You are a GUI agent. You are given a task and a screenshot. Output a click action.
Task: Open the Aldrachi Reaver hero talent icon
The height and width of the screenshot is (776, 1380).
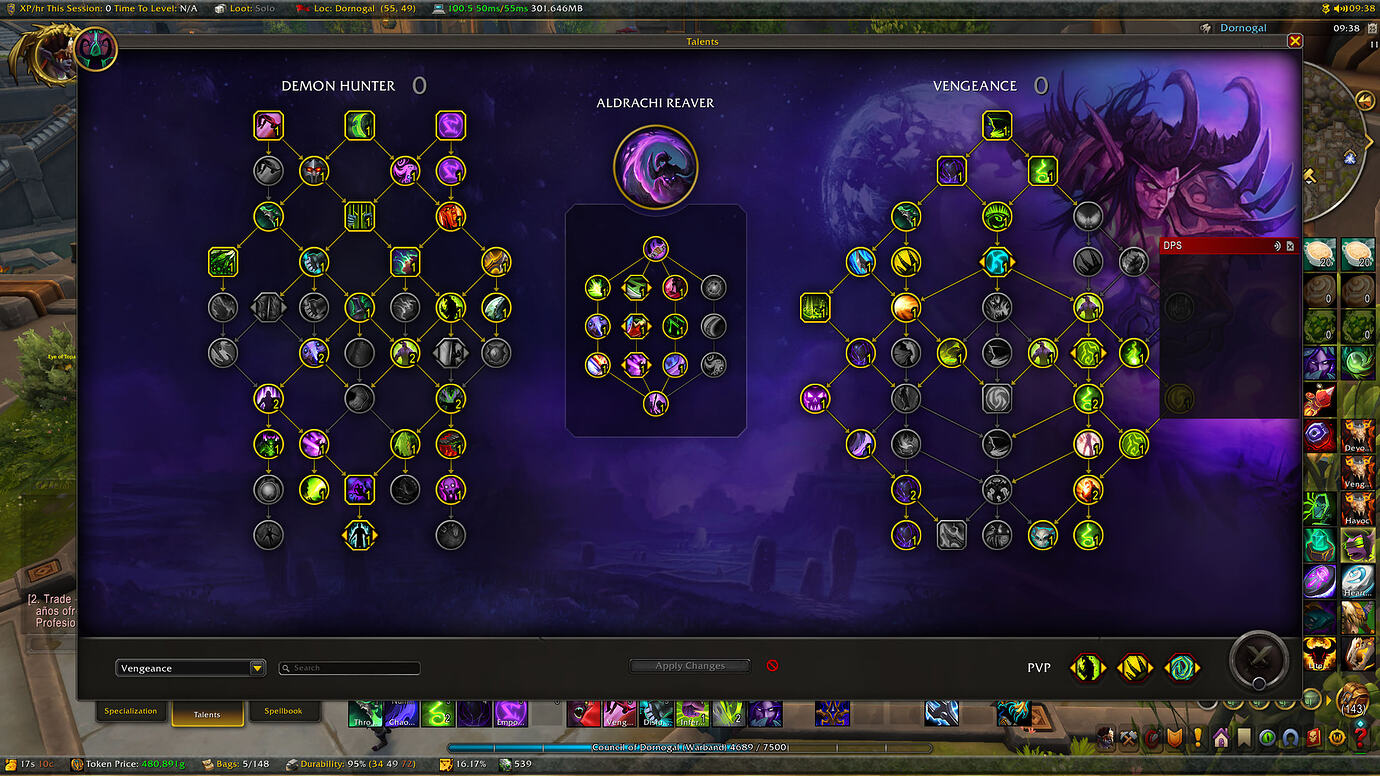656,166
